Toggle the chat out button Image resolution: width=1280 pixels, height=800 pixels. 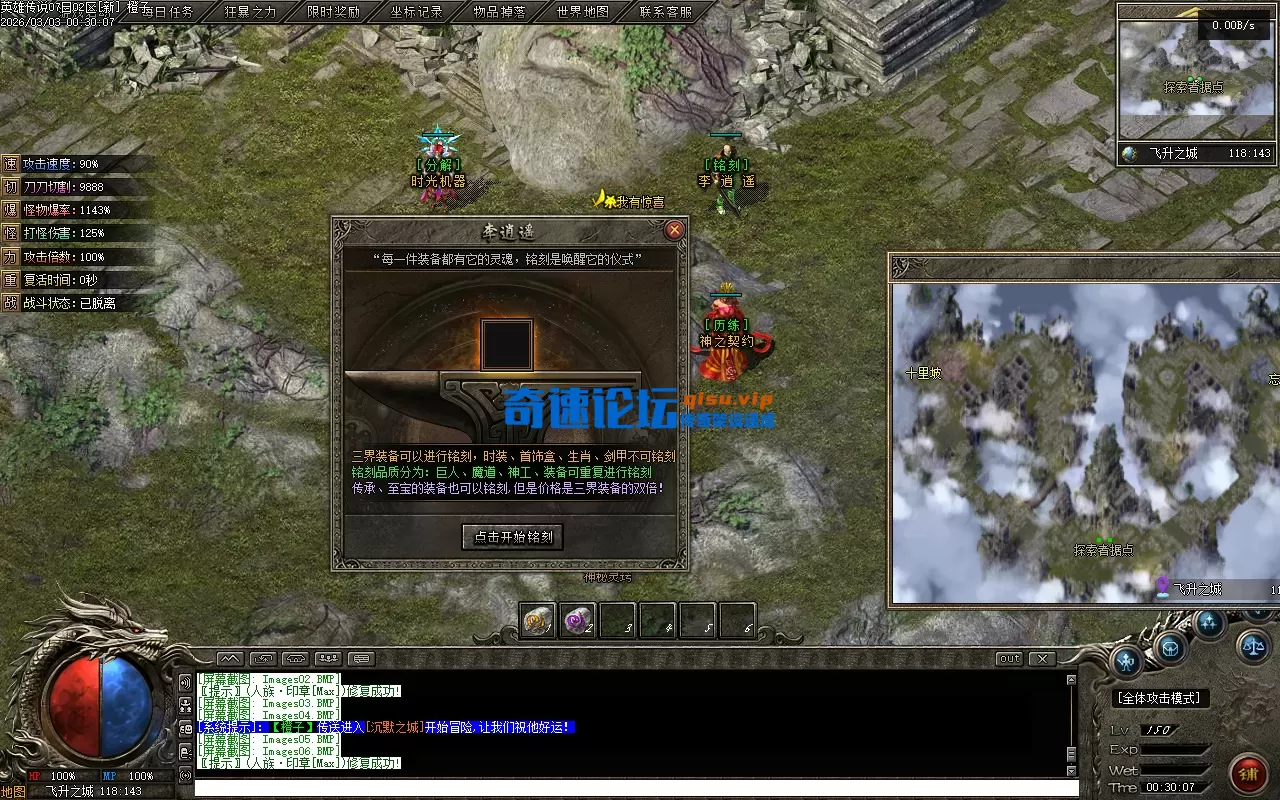[x=1008, y=658]
